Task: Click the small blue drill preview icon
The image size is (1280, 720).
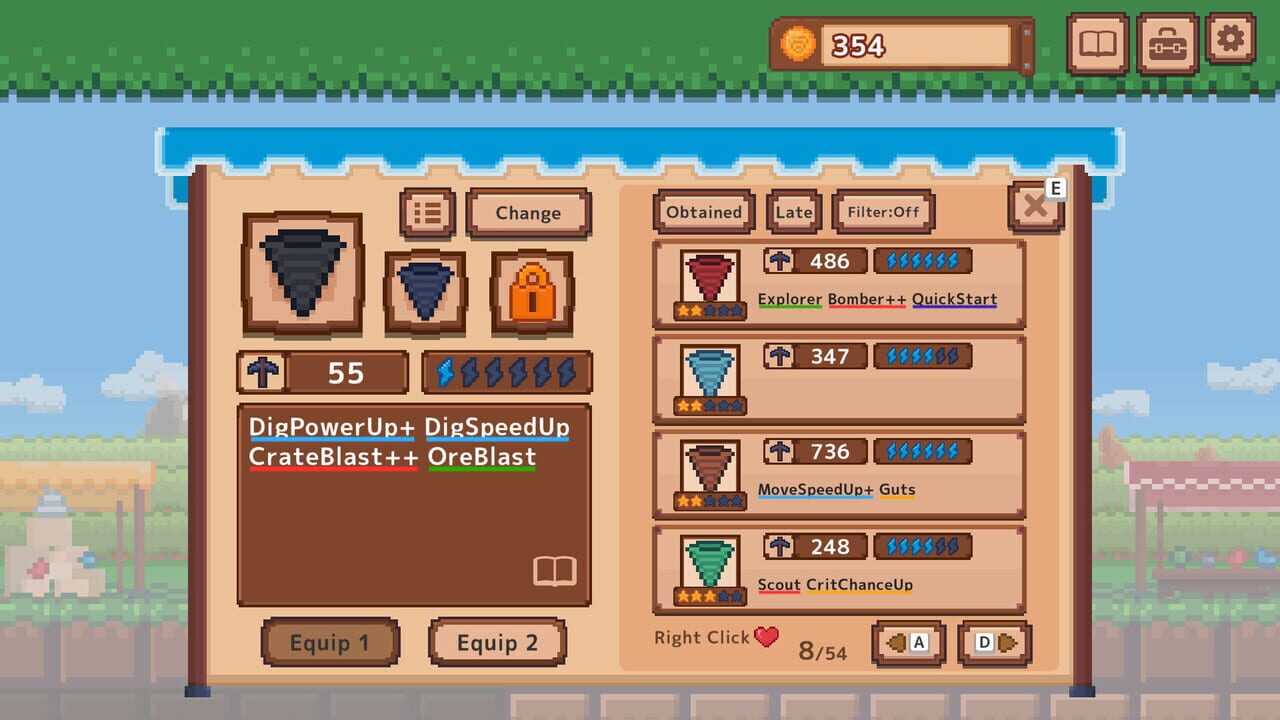Action: click(424, 291)
